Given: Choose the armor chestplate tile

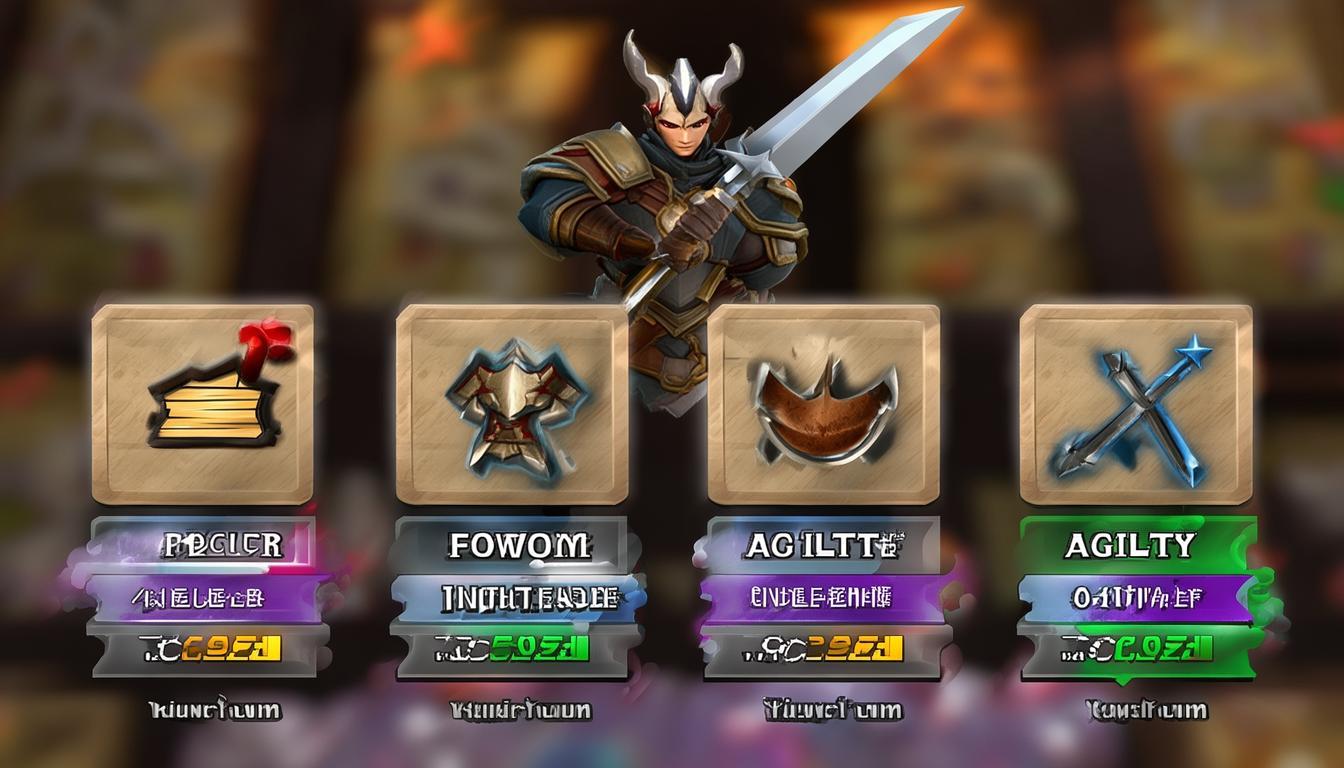Looking at the screenshot, I should (x=512, y=403).
